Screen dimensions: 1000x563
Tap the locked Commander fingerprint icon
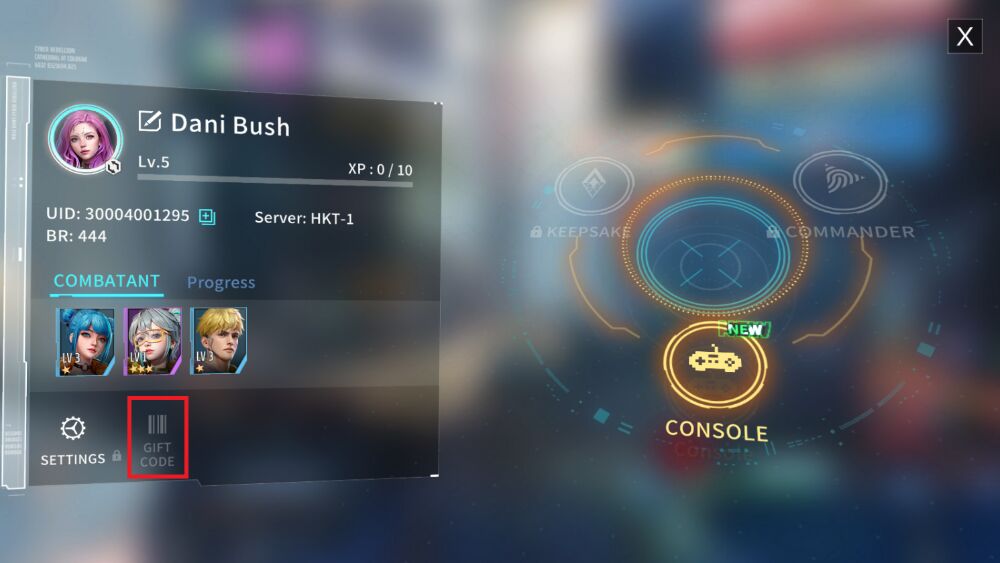(x=840, y=183)
